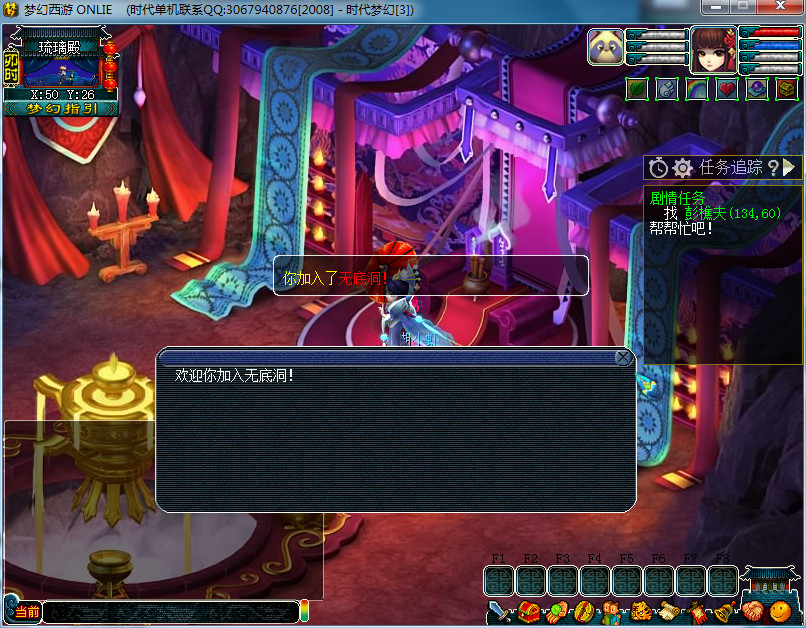Close the 无底洞 welcome dialogue box
The width and height of the screenshot is (806, 628).
pos(624,357)
